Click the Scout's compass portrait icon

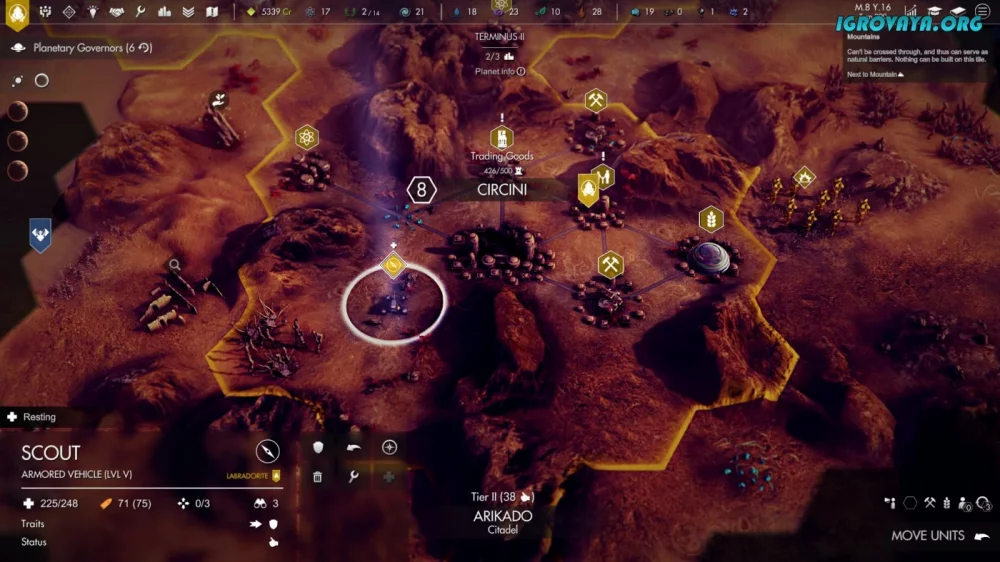[x=267, y=450]
